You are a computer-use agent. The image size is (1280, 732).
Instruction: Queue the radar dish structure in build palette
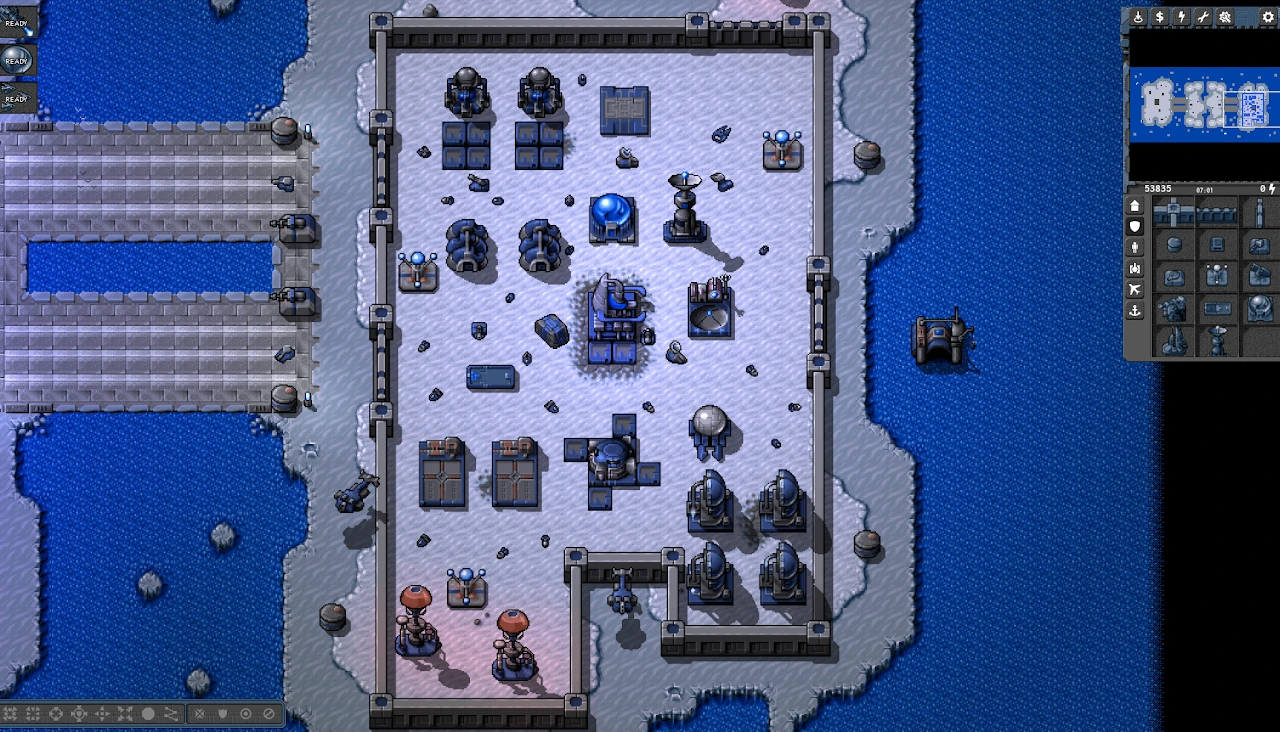(x=1217, y=339)
